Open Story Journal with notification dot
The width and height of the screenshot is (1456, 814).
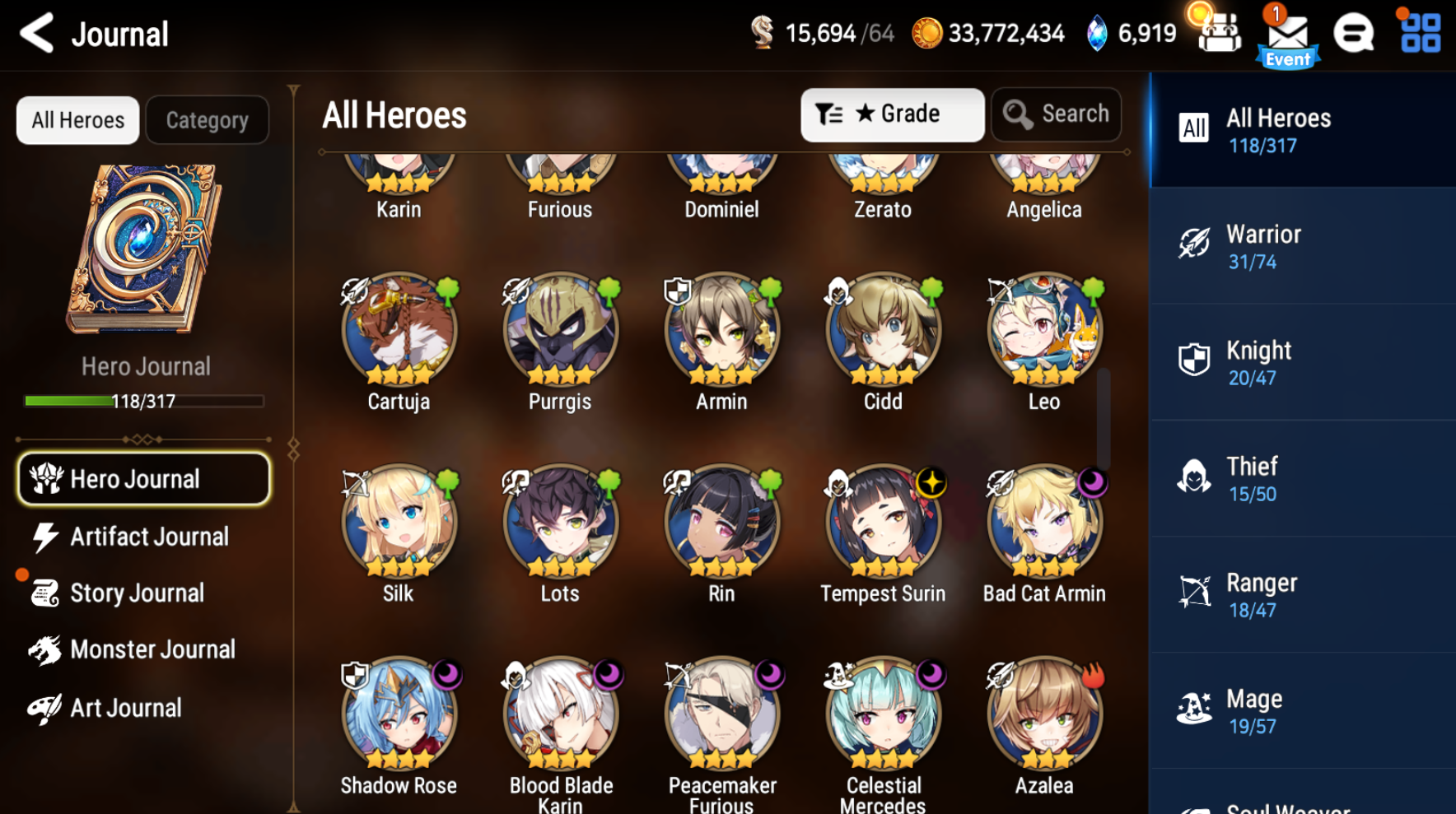[136, 593]
